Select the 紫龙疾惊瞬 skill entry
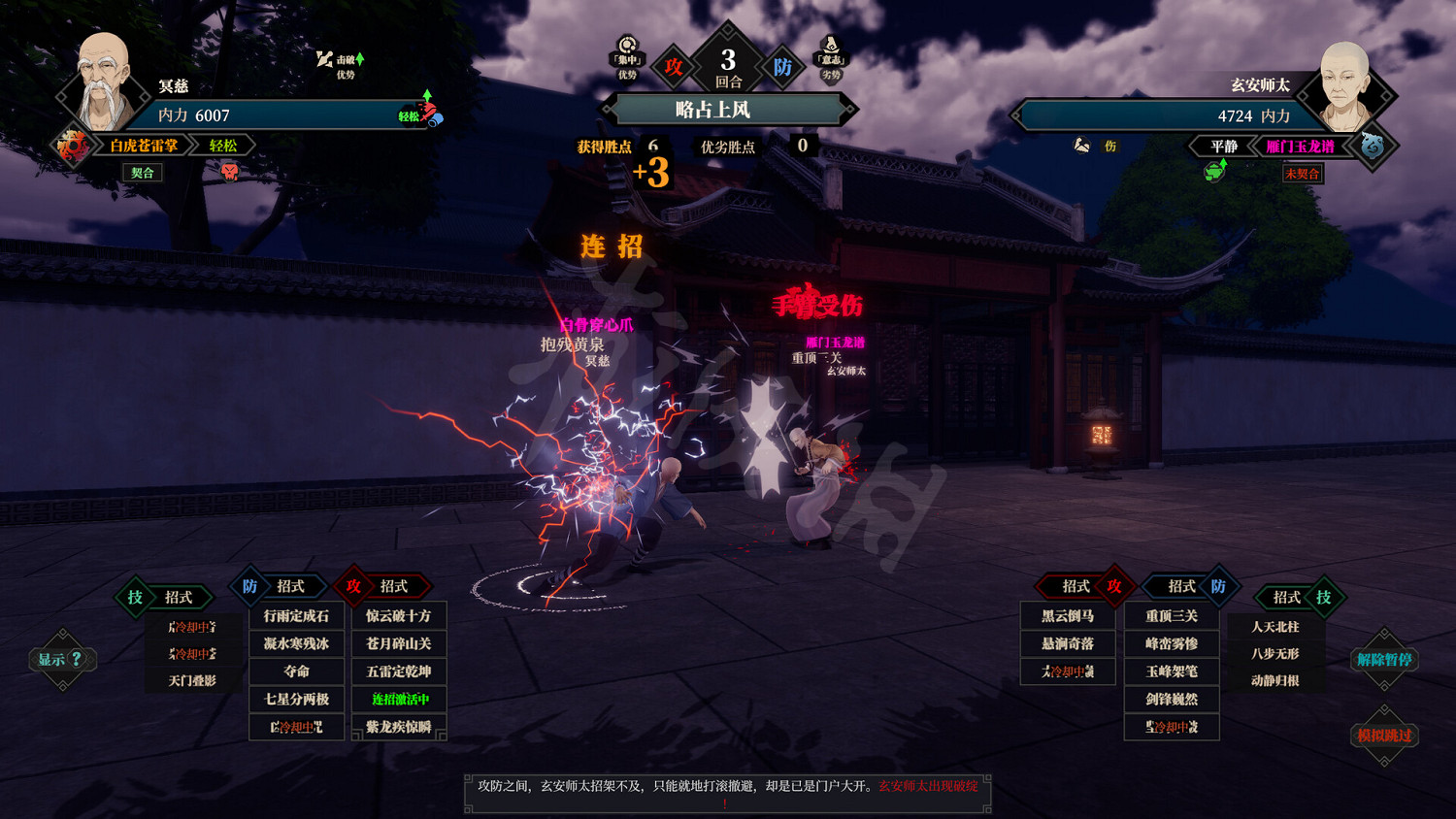Image resolution: width=1456 pixels, height=819 pixels. coord(398,726)
